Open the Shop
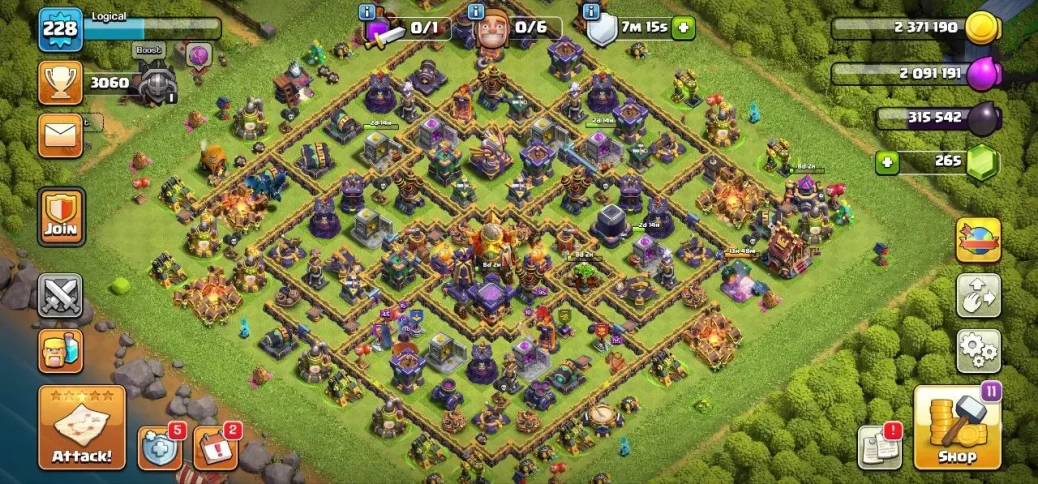 (x=957, y=428)
